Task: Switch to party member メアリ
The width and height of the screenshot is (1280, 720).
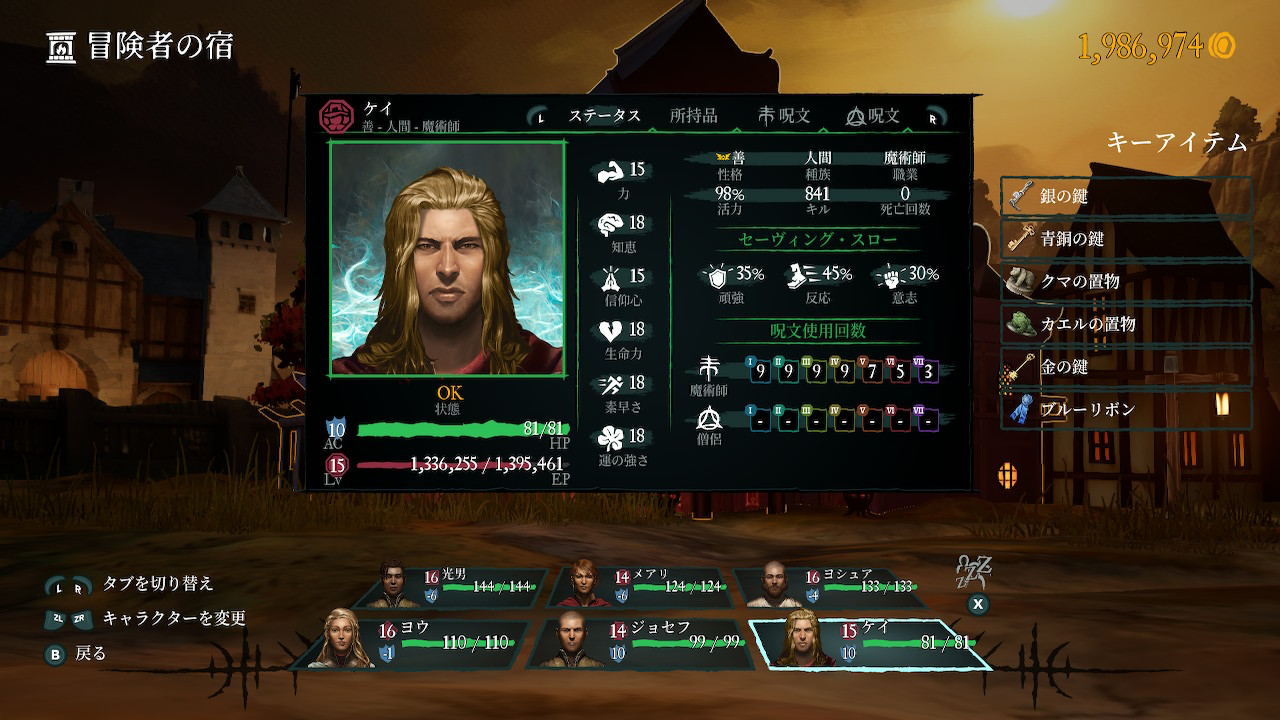Action: click(645, 587)
